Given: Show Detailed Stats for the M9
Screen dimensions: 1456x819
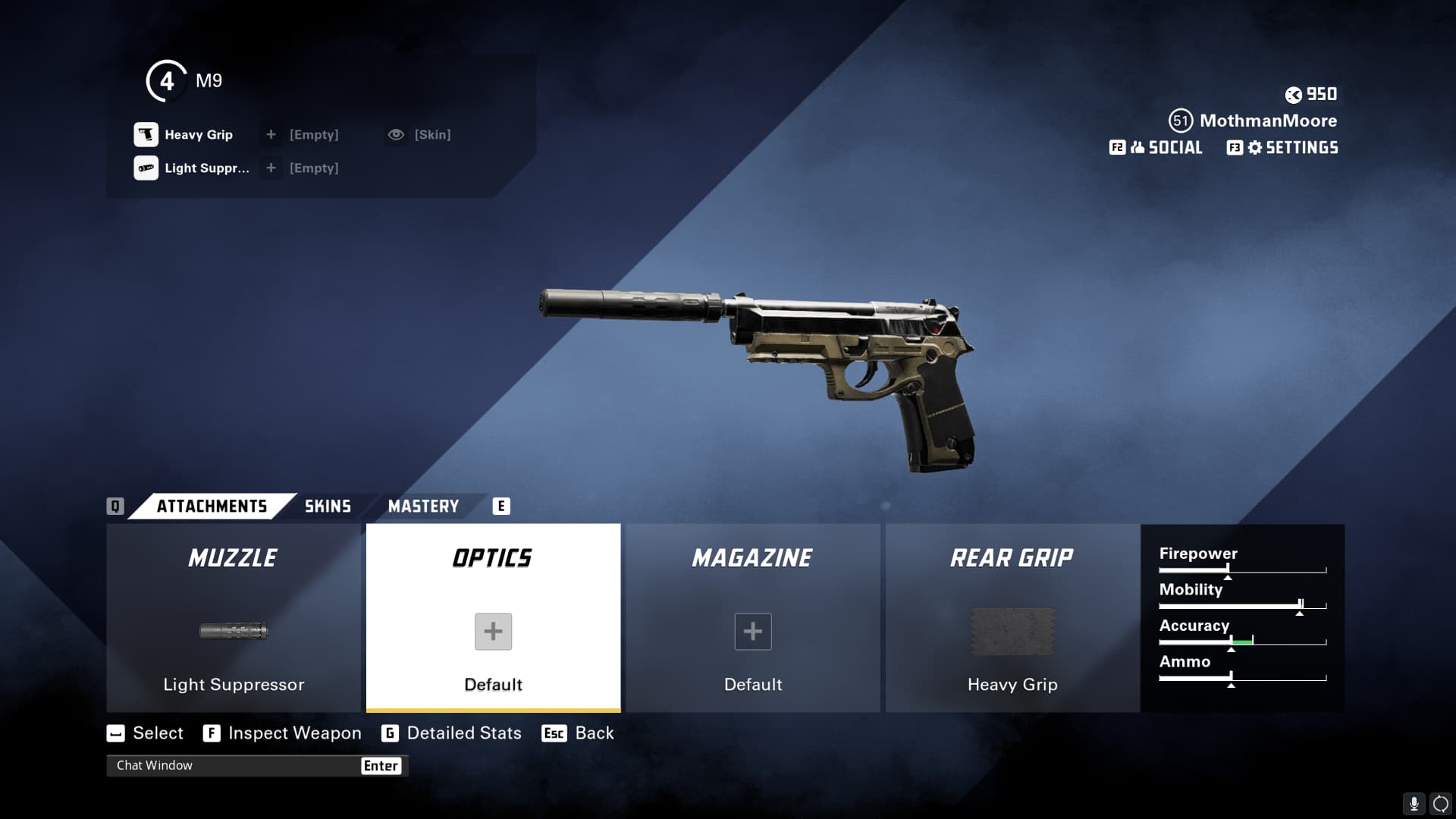Looking at the screenshot, I should click(x=452, y=733).
